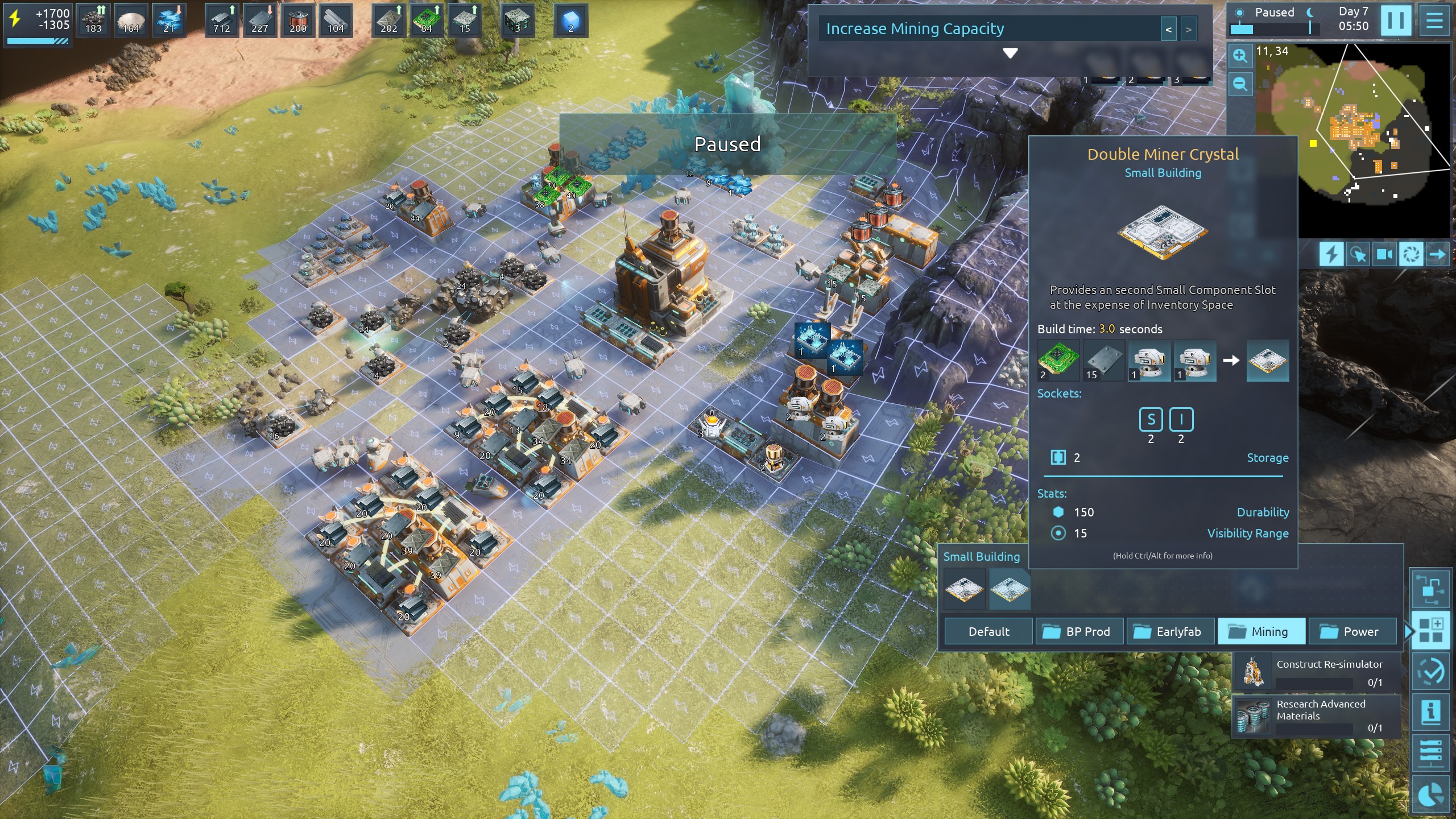Screen dimensions: 1456x819
Task: Open the BP Prod blueprint folder
Action: [1079, 631]
